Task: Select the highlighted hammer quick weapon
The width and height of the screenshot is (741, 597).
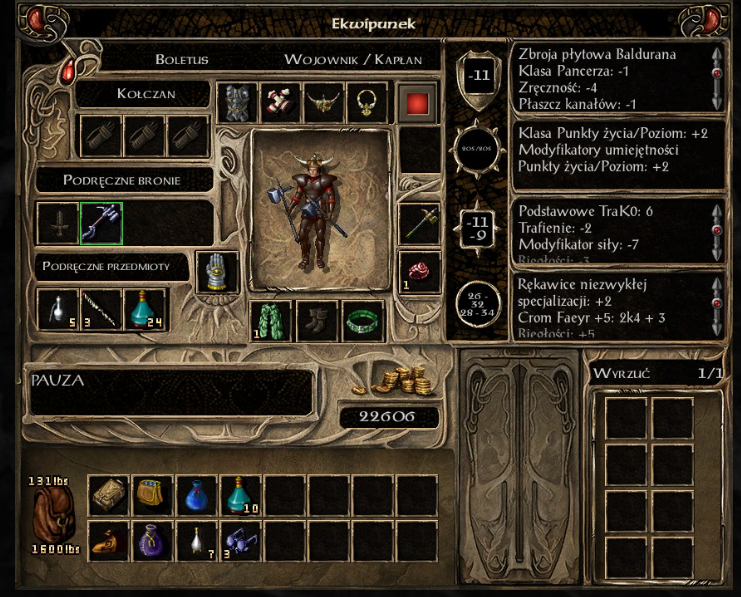Action: click(100, 222)
